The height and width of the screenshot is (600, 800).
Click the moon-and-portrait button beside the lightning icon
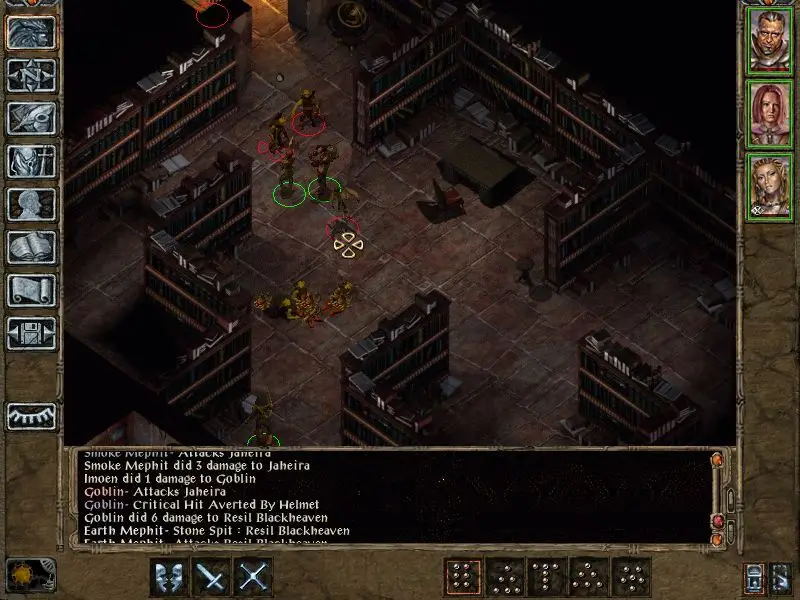(756, 577)
